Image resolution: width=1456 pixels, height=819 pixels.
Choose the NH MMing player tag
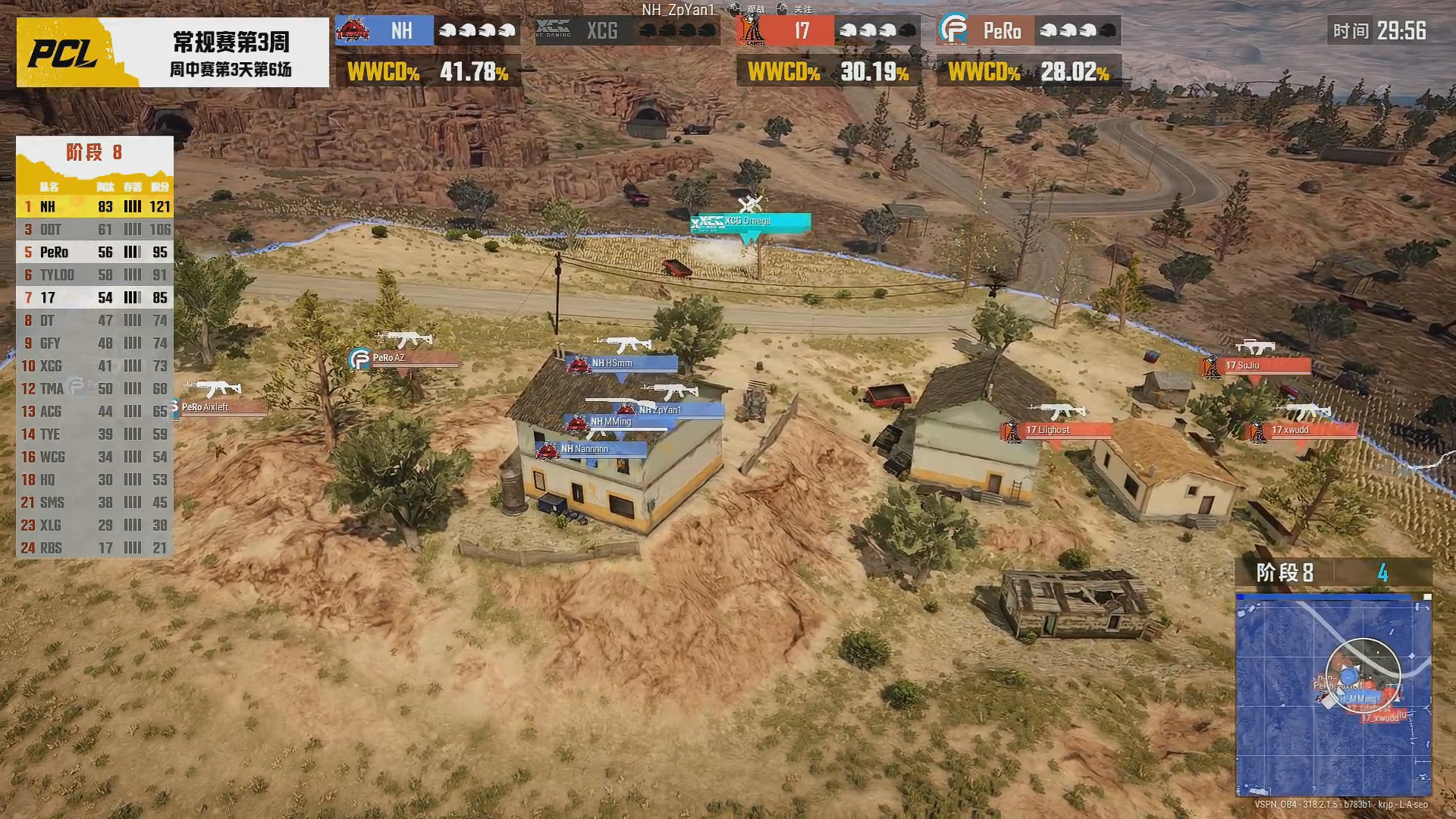618,422
